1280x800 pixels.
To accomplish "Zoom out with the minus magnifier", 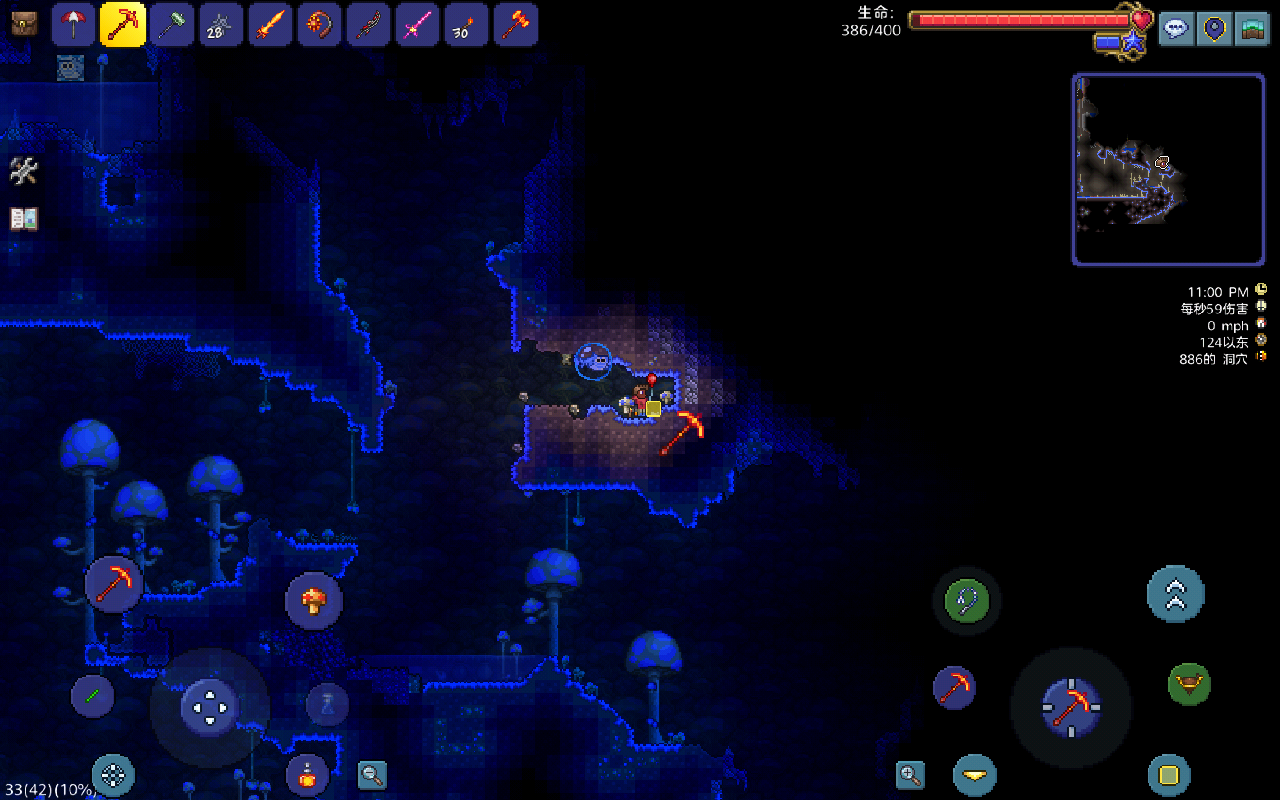I will tap(372, 774).
